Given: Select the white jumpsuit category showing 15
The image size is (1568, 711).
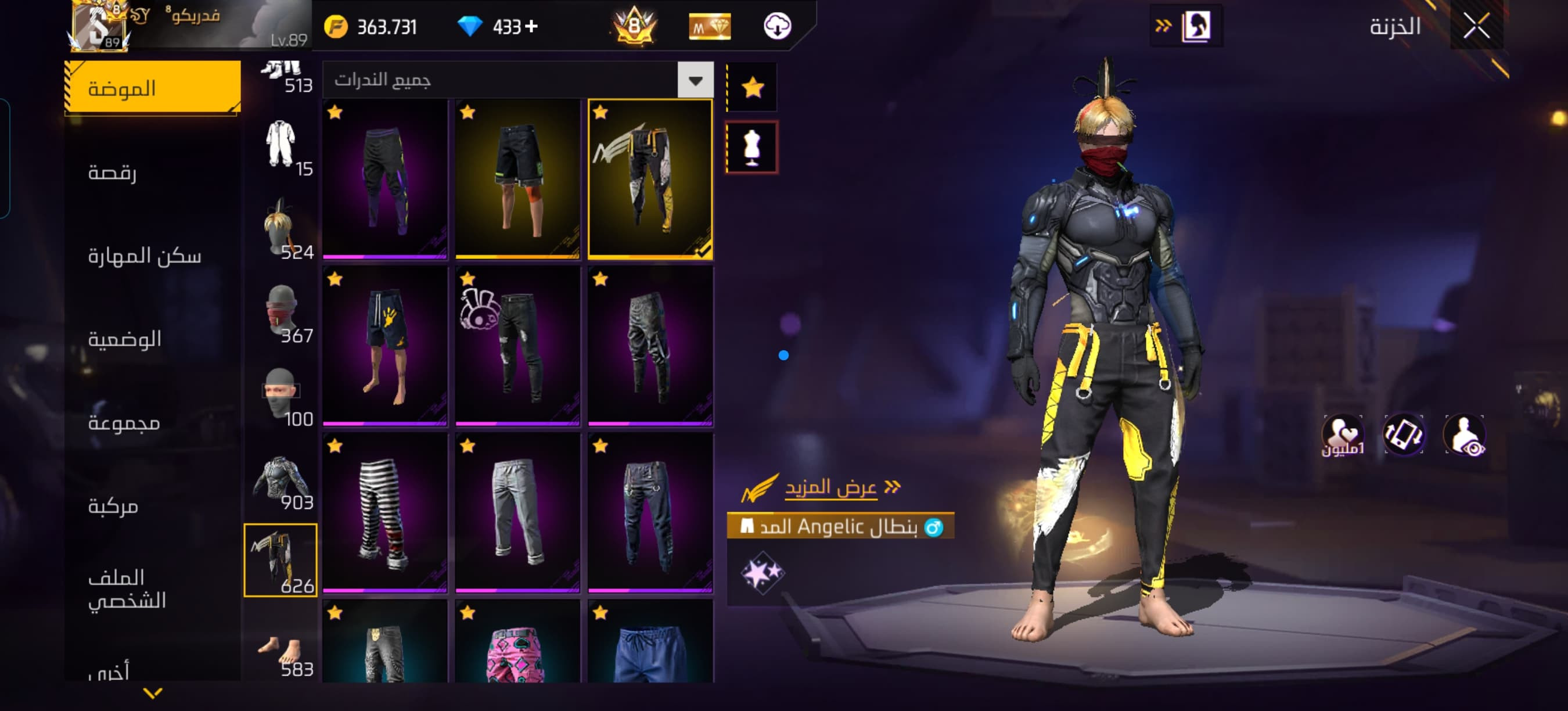Looking at the screenshot, I should click(x=281, y=148).
